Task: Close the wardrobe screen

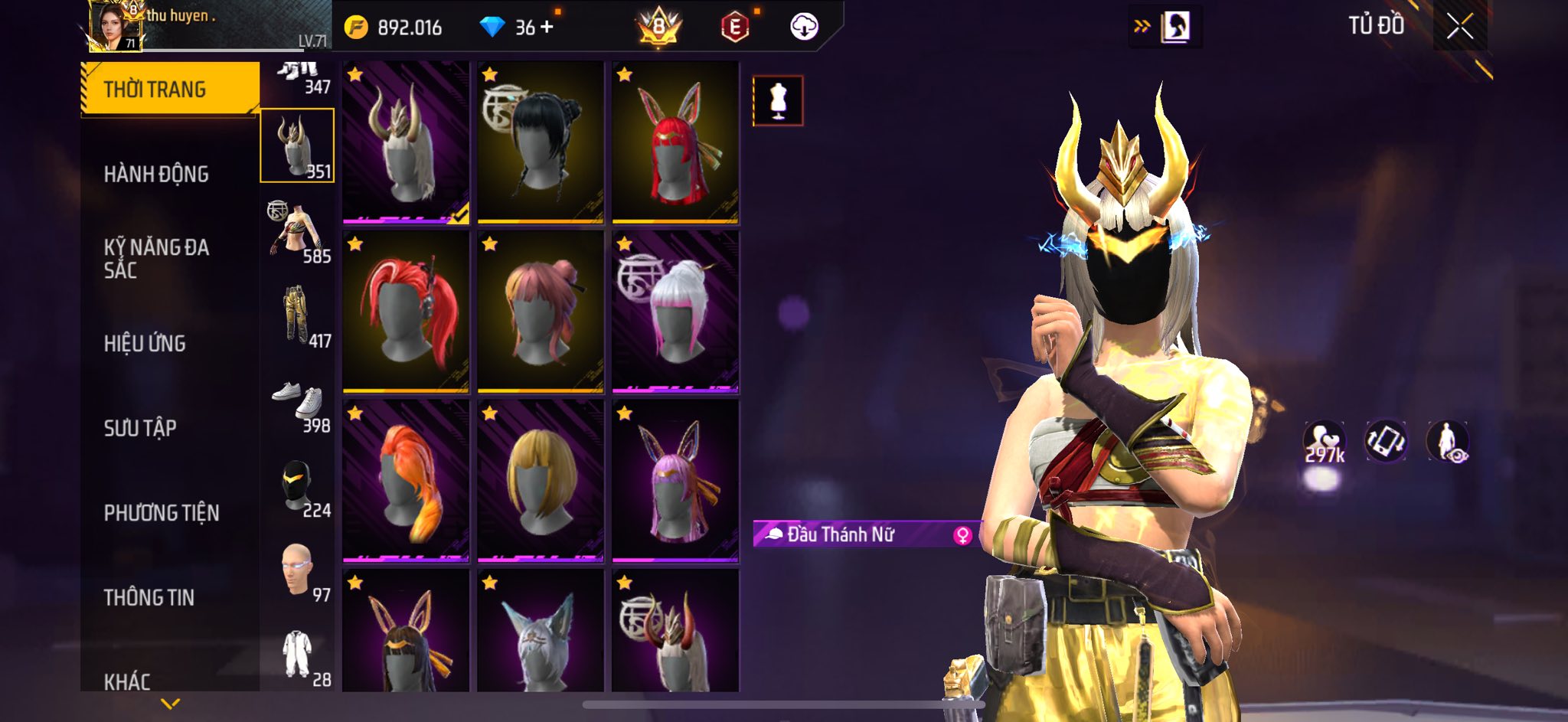Action: 1459,27
